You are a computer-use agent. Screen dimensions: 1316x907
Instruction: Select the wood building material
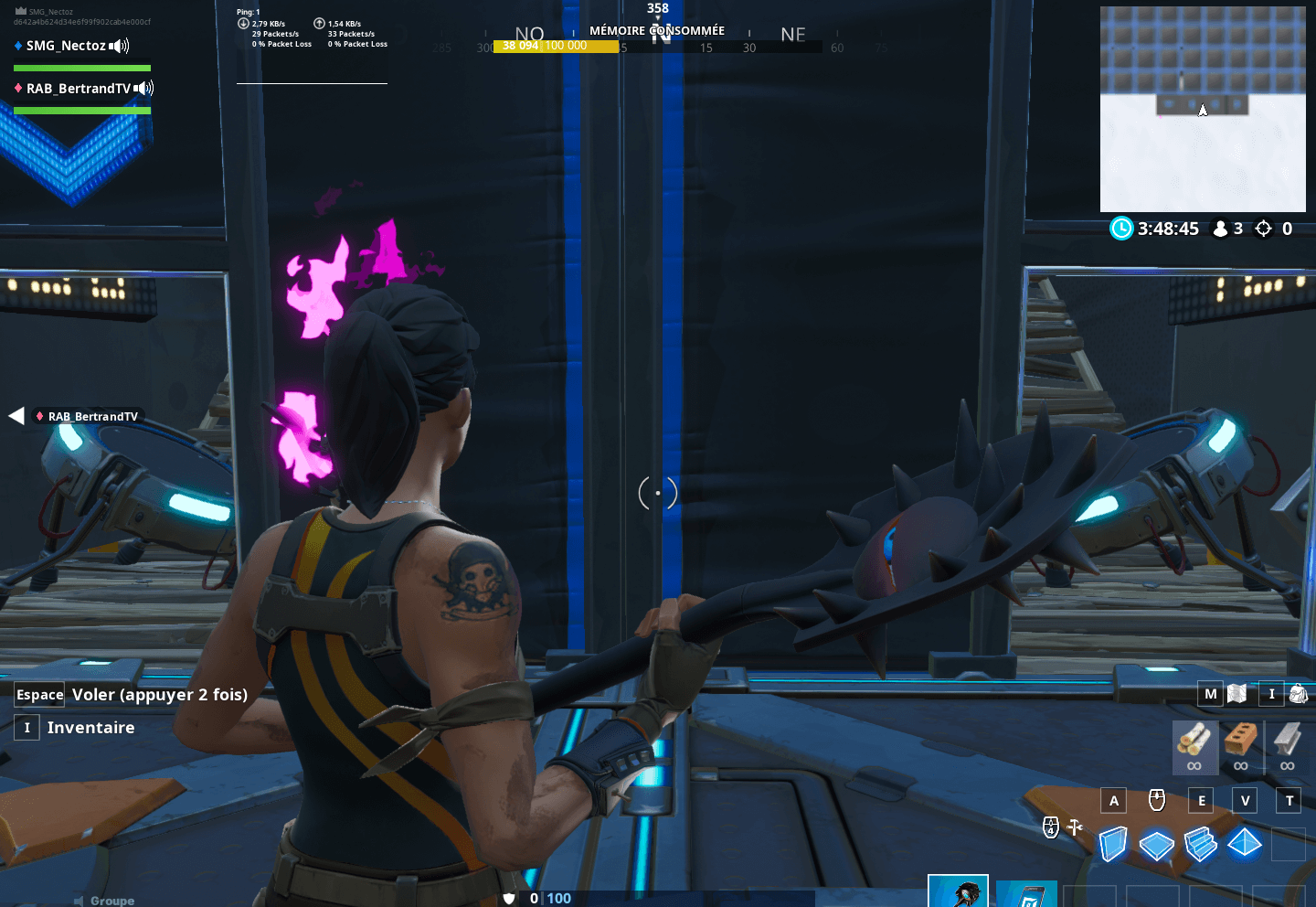point(1194,740)
